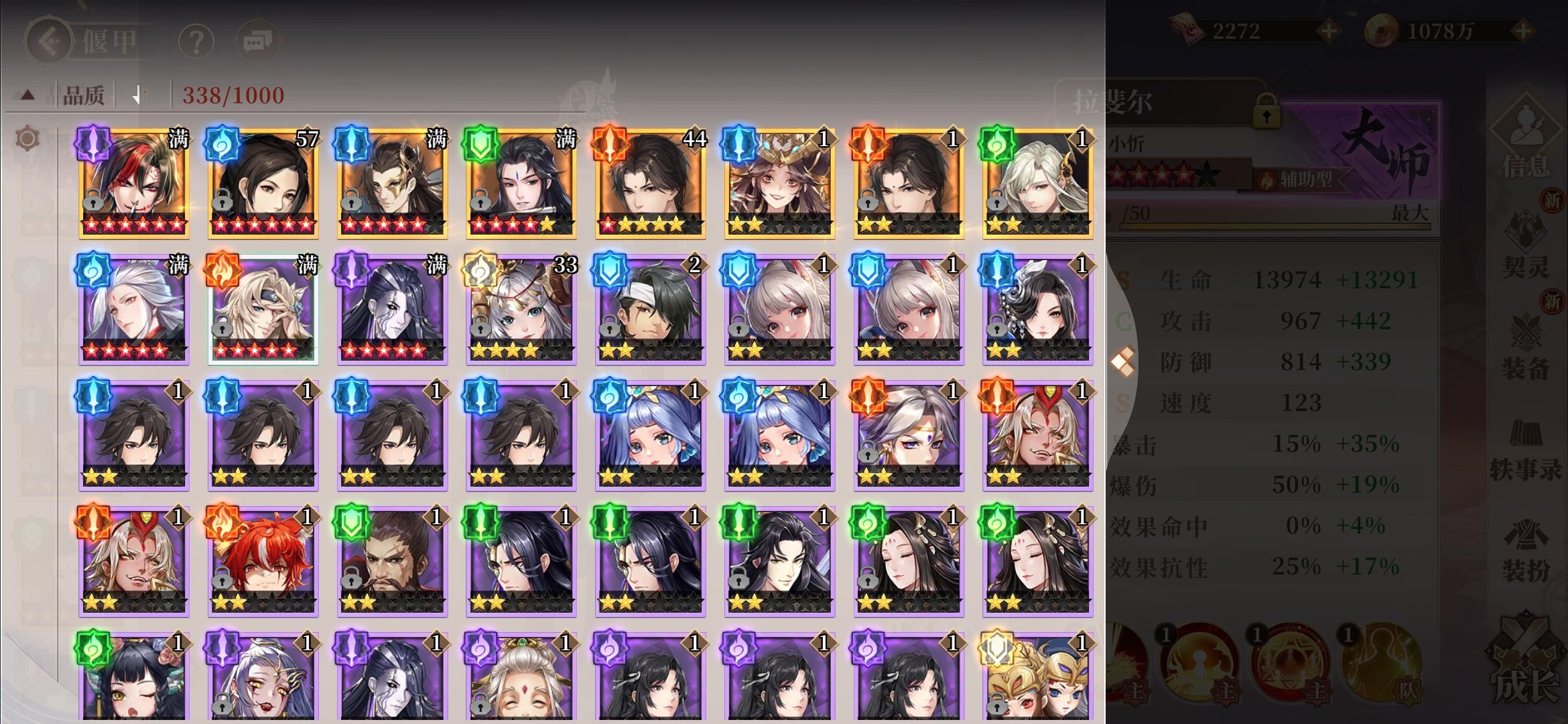
Task: Click the lock icon next to 拉斐尔
Action: tap(1268, 109)
